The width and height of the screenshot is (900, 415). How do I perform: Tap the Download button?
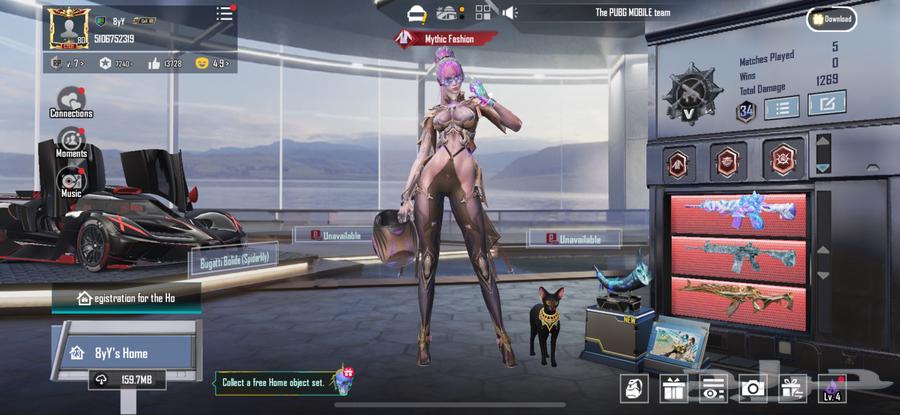pos(832,18)
